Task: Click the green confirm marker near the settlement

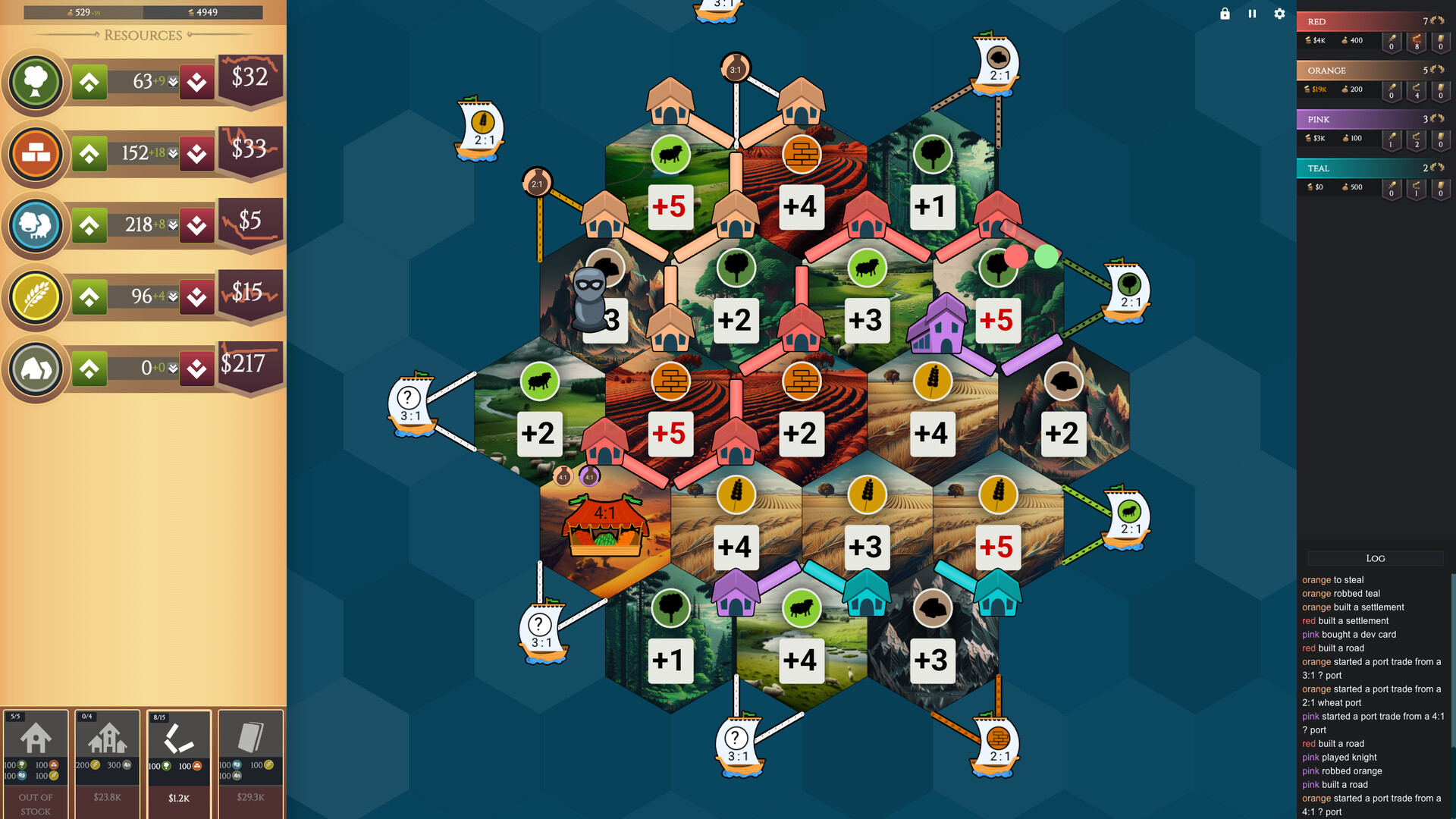Action: [1045, 258]
